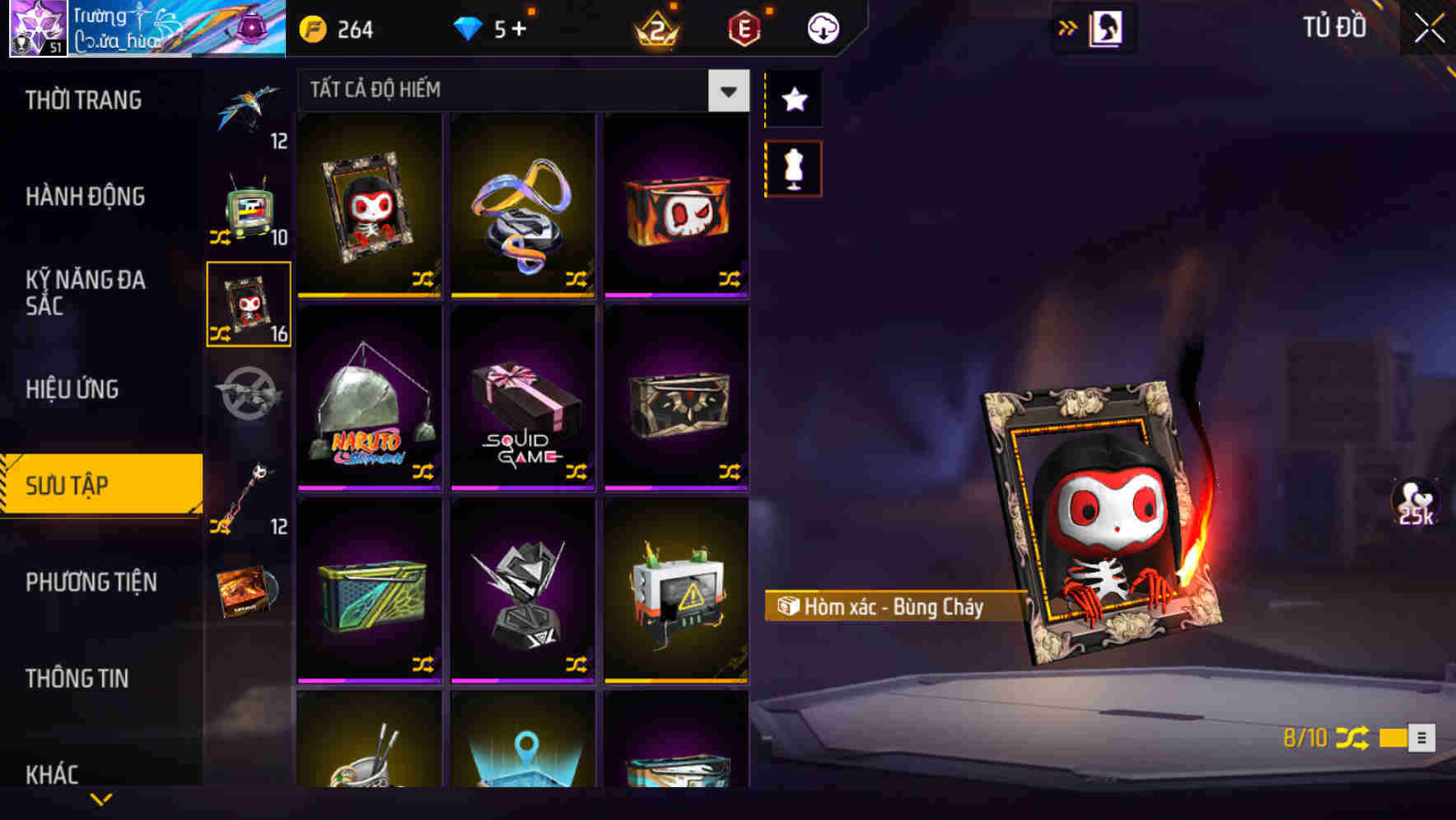Toggle the mannequin preview display
The height and width of the screenshot is (820, 1456).
point(793,167)
